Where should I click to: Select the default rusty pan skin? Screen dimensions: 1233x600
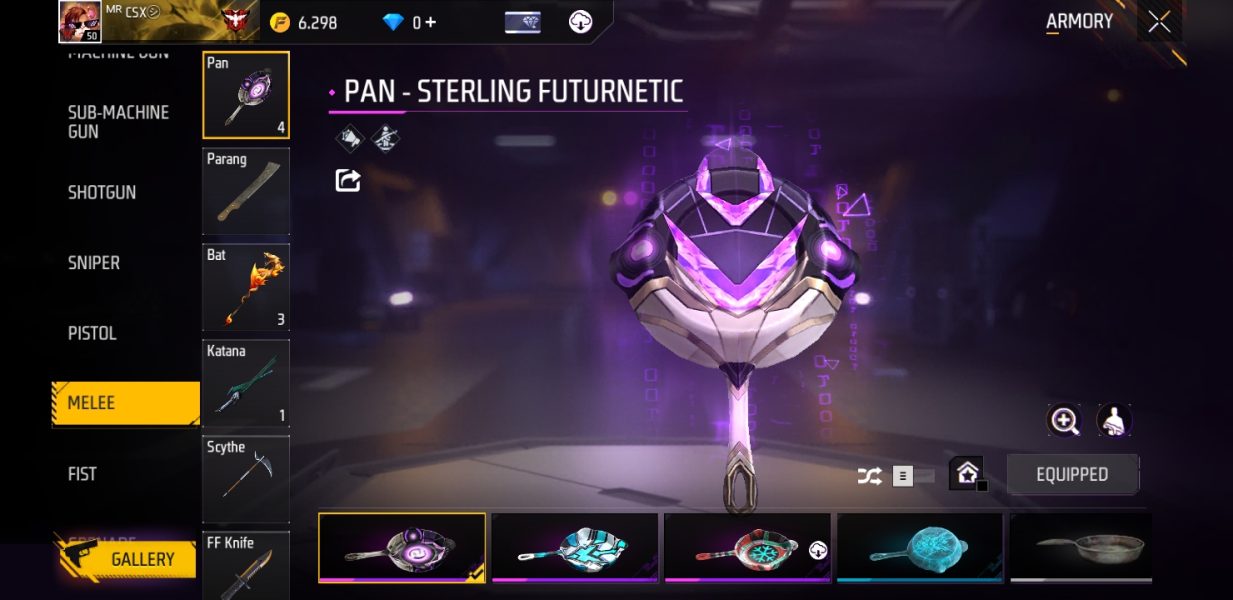(x=1081, y=547)
